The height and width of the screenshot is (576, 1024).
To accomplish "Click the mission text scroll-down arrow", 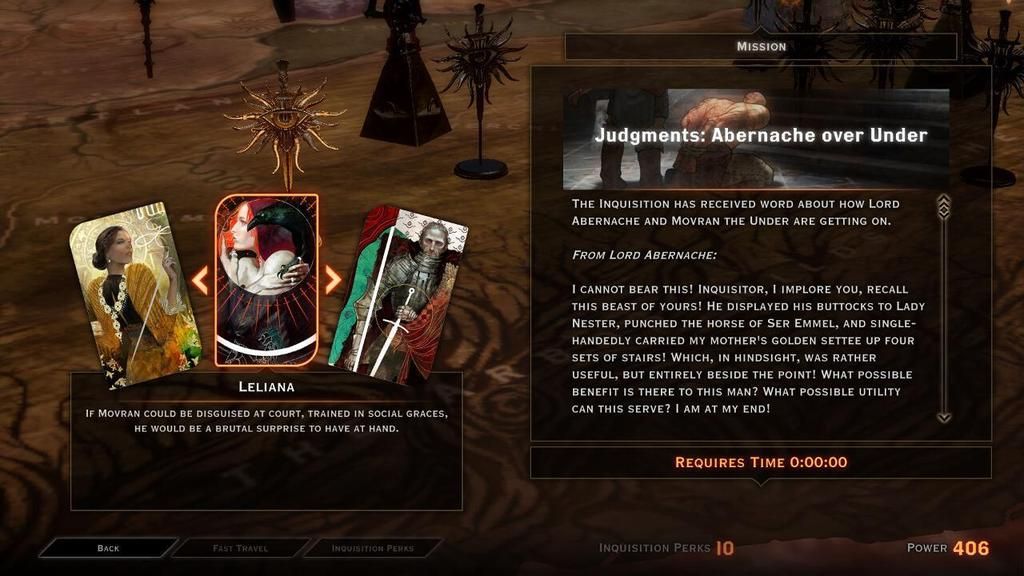I will pos(943,416).
